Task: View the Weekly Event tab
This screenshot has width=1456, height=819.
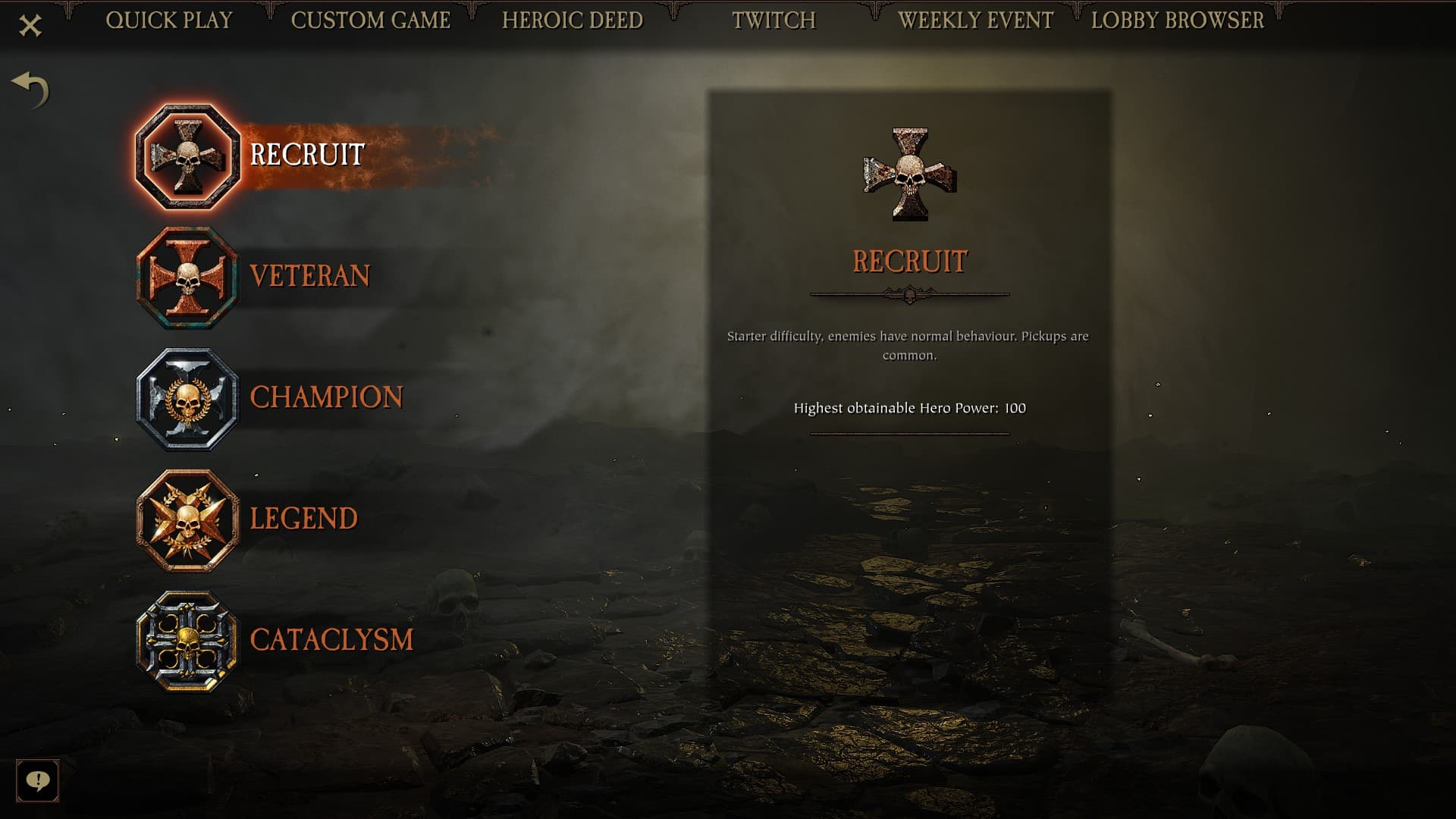Action: pyautogui.click(x=976, y=20)
